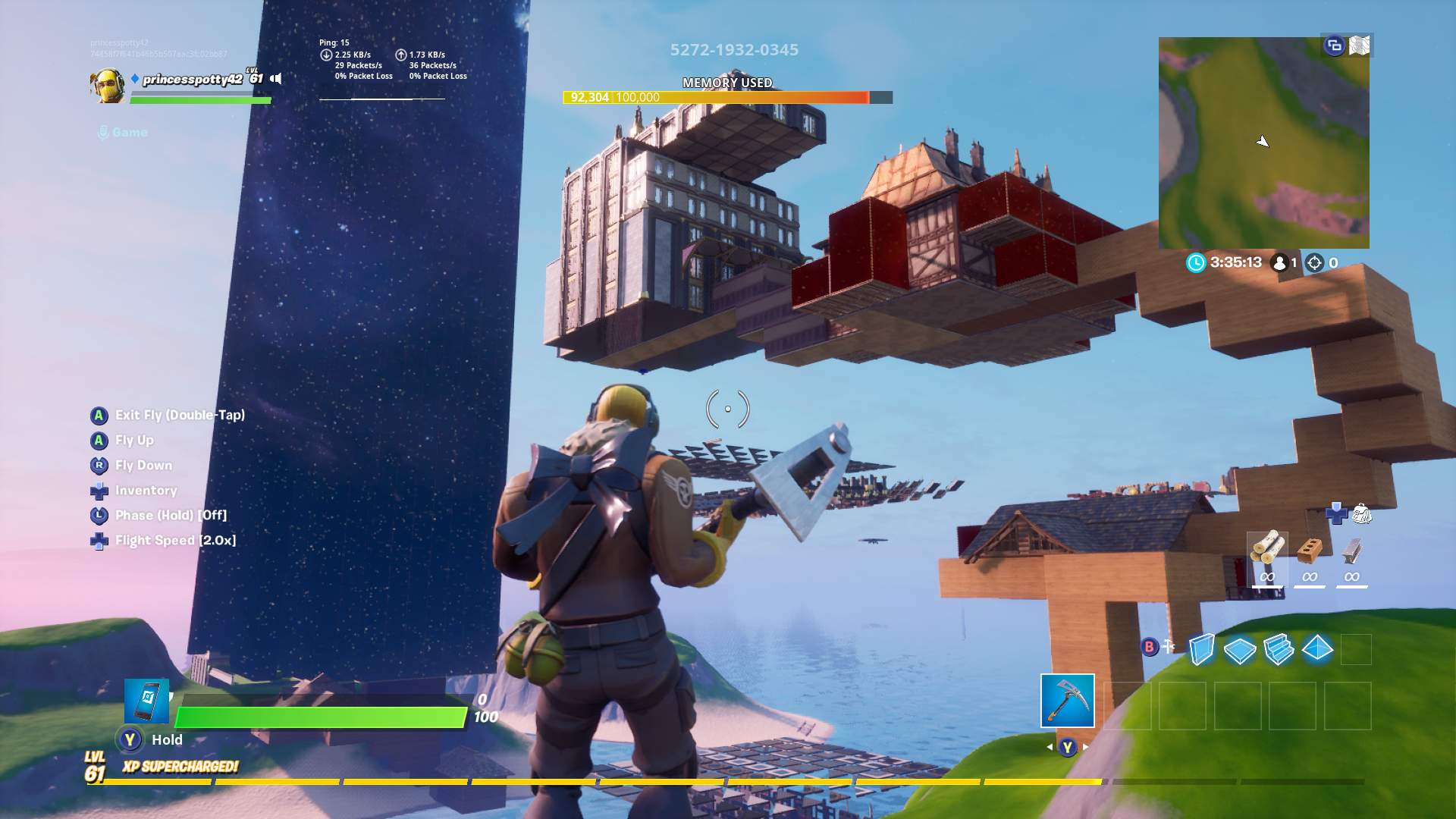Viewport: 1456px width, 819px height.
Task: Select the floor building piece
Action: coord(1240,650)
